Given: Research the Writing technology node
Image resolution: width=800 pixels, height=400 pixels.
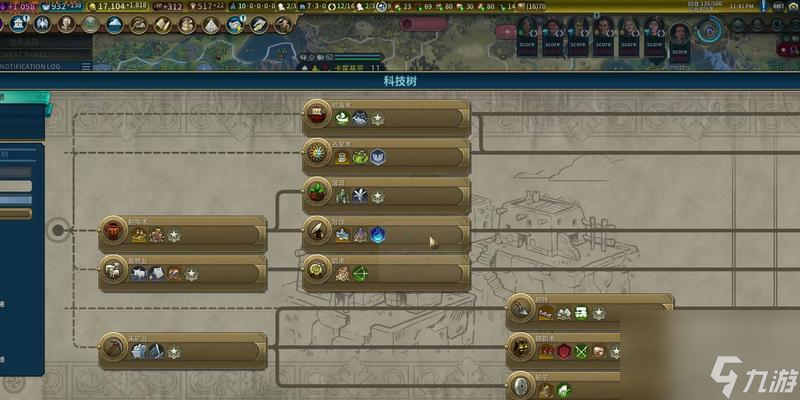Looking at the screenshot, I should tap(386, 234).
